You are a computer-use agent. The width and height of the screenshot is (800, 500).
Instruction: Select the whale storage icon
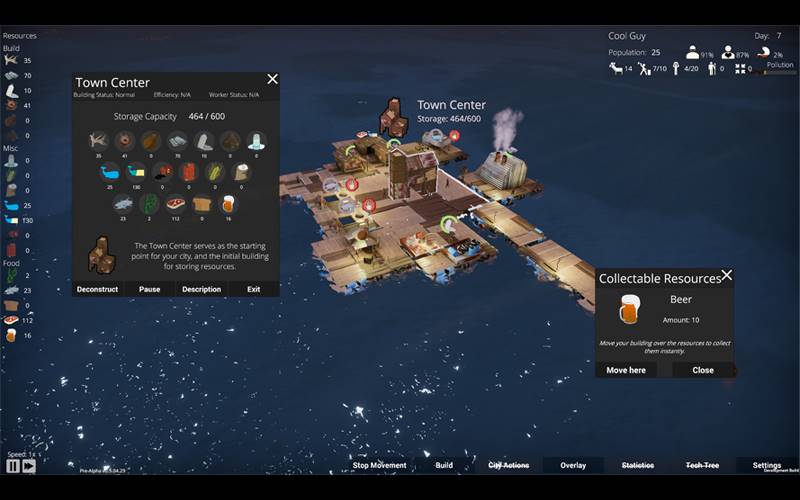pyautogui.click(x=109, y=171)
